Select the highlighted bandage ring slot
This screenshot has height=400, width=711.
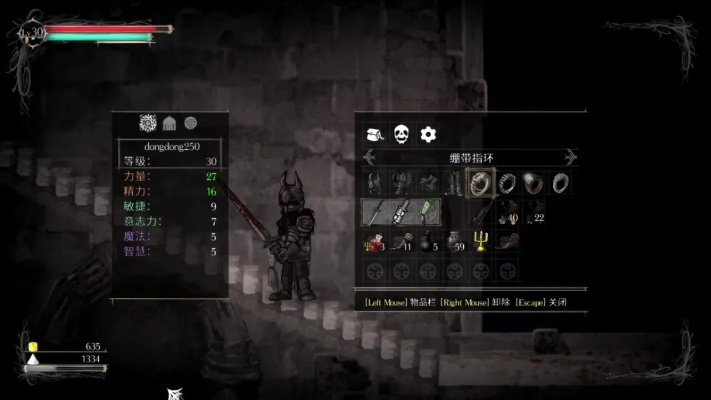coord(480,182)
